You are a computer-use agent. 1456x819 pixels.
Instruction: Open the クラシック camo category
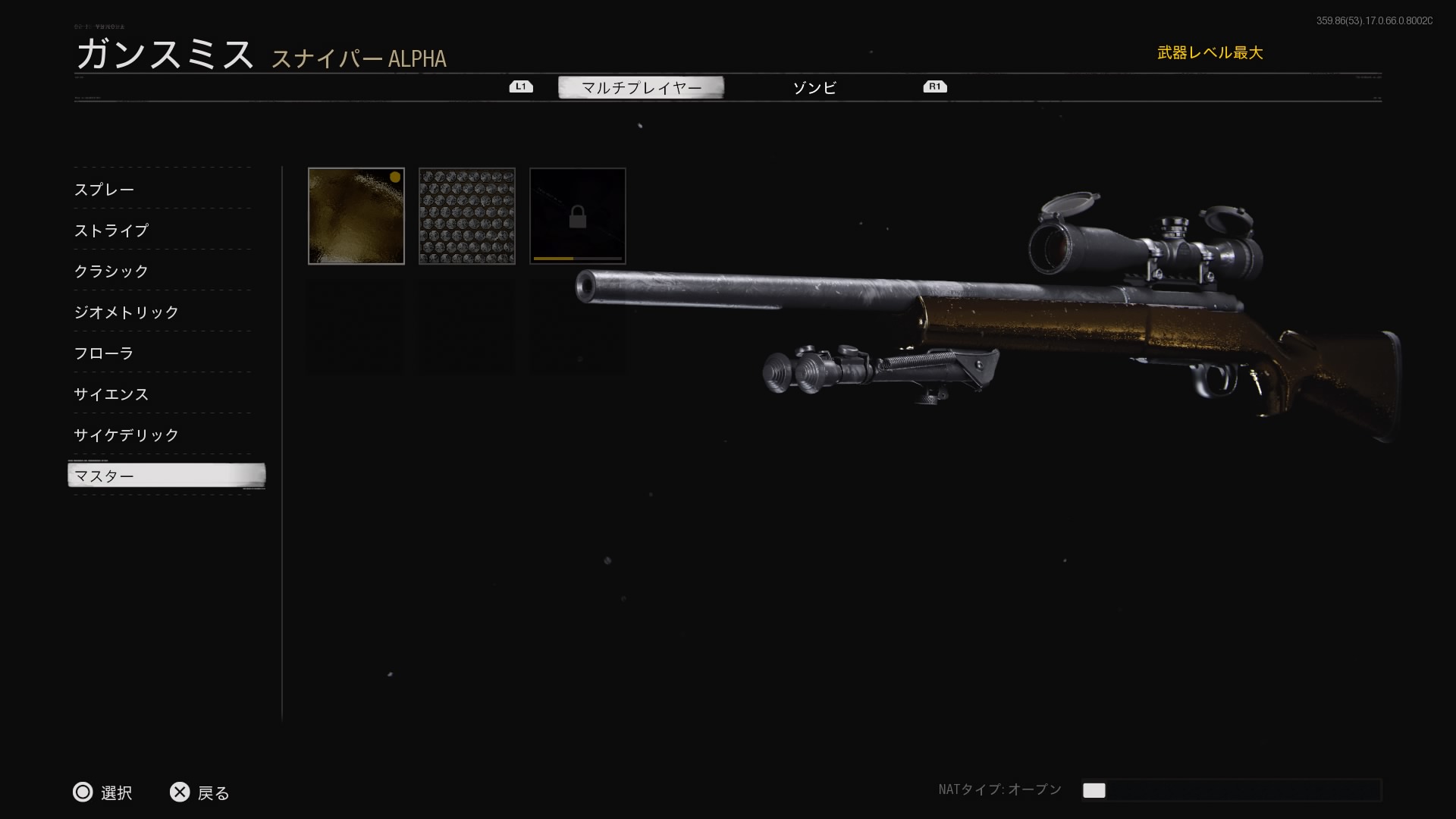(x=111, y=271)
